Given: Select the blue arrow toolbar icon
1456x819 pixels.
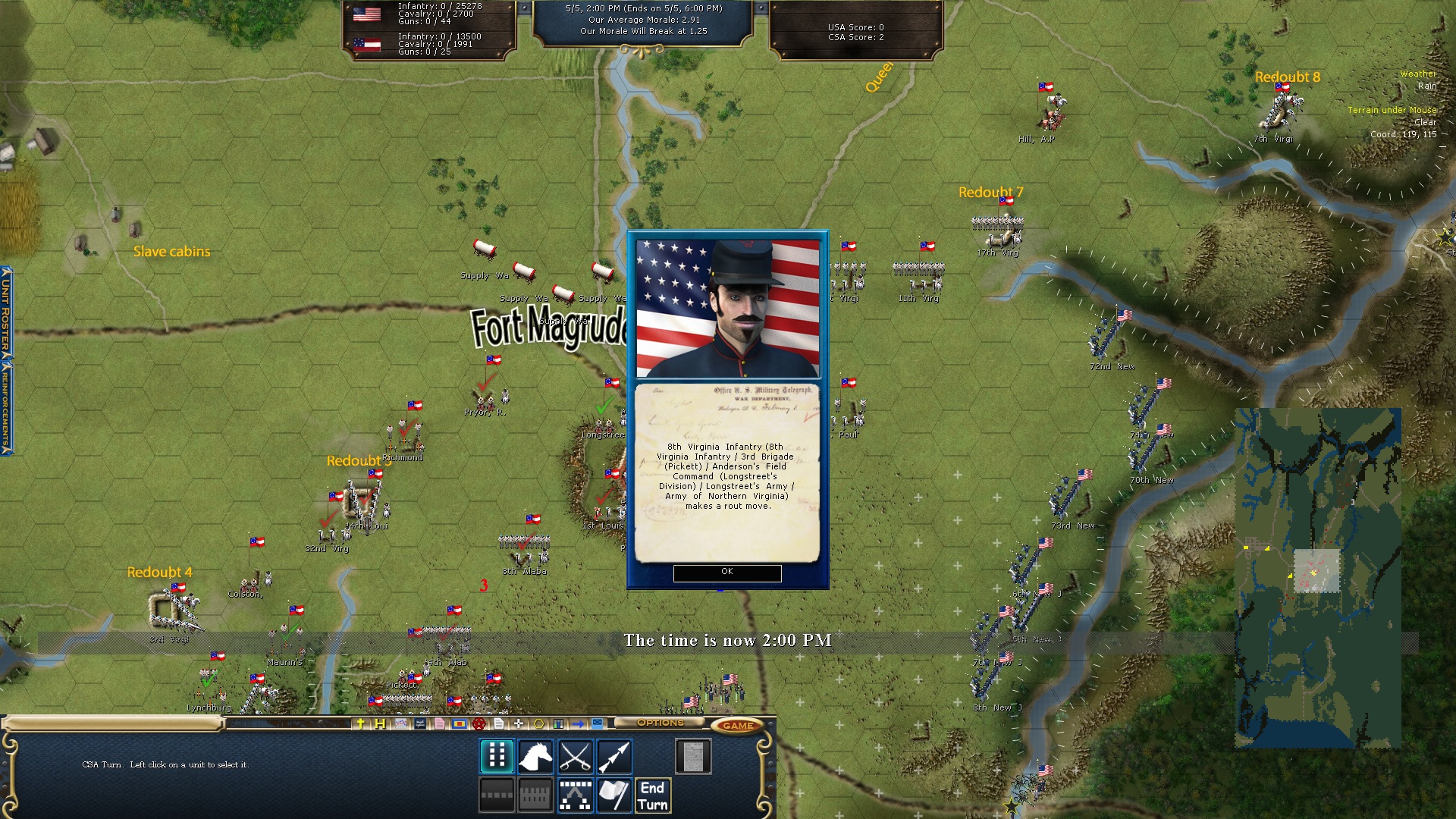Looking at the screenshot, I should pyautogui.click(x=578, y=724).
